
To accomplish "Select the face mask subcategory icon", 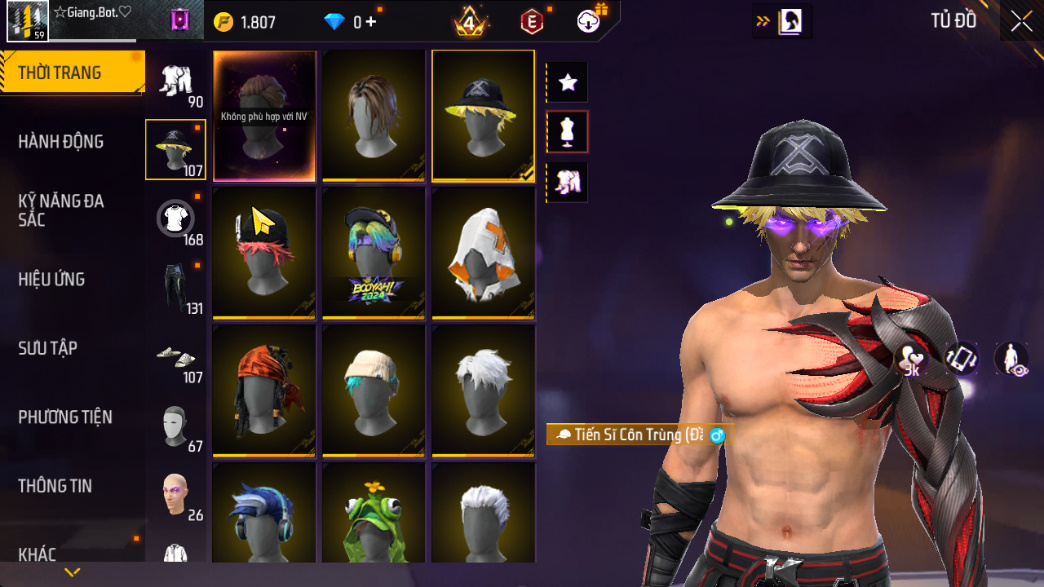I will tap(175, 427).
